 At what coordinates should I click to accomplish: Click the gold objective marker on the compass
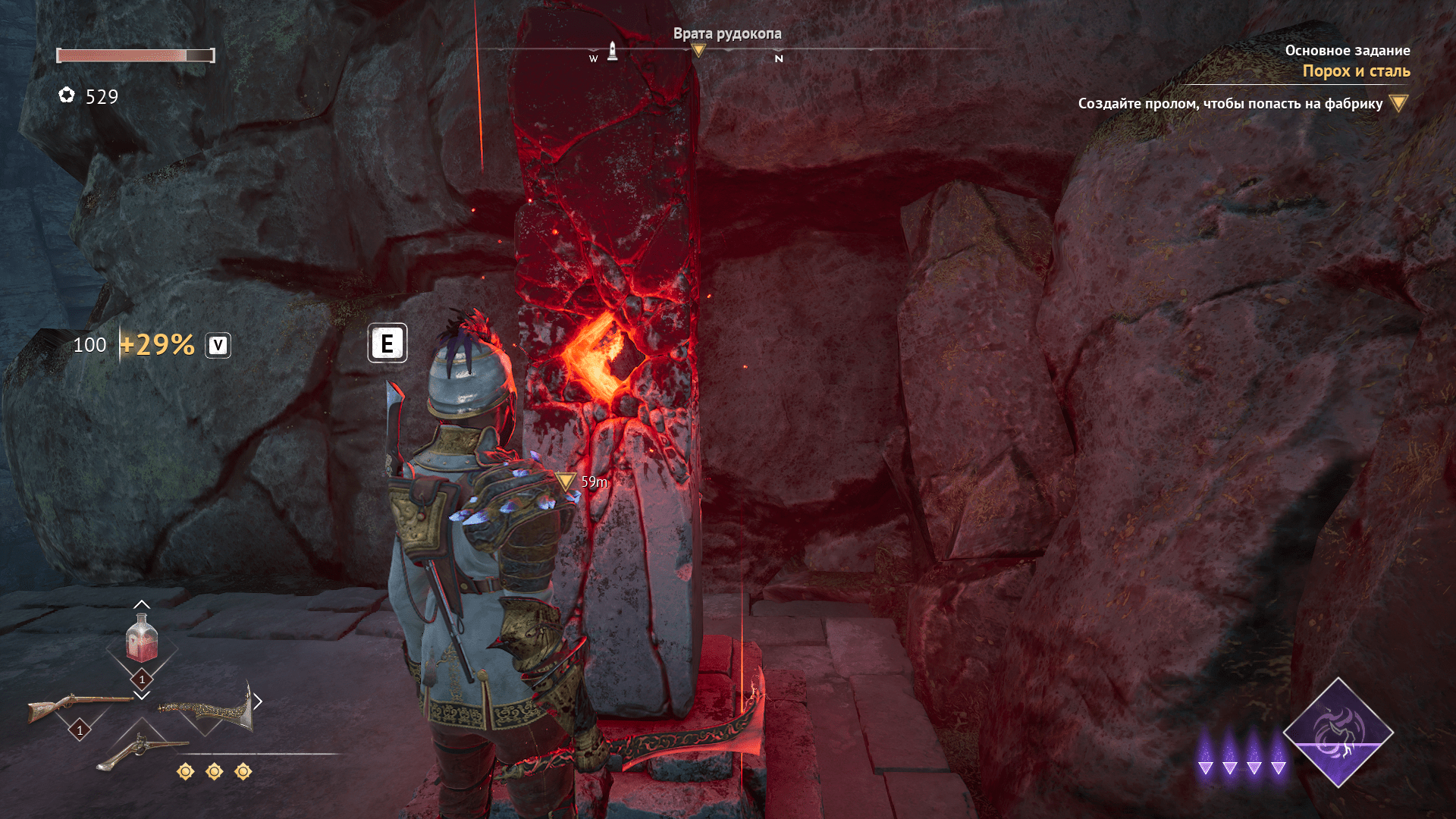698,51
